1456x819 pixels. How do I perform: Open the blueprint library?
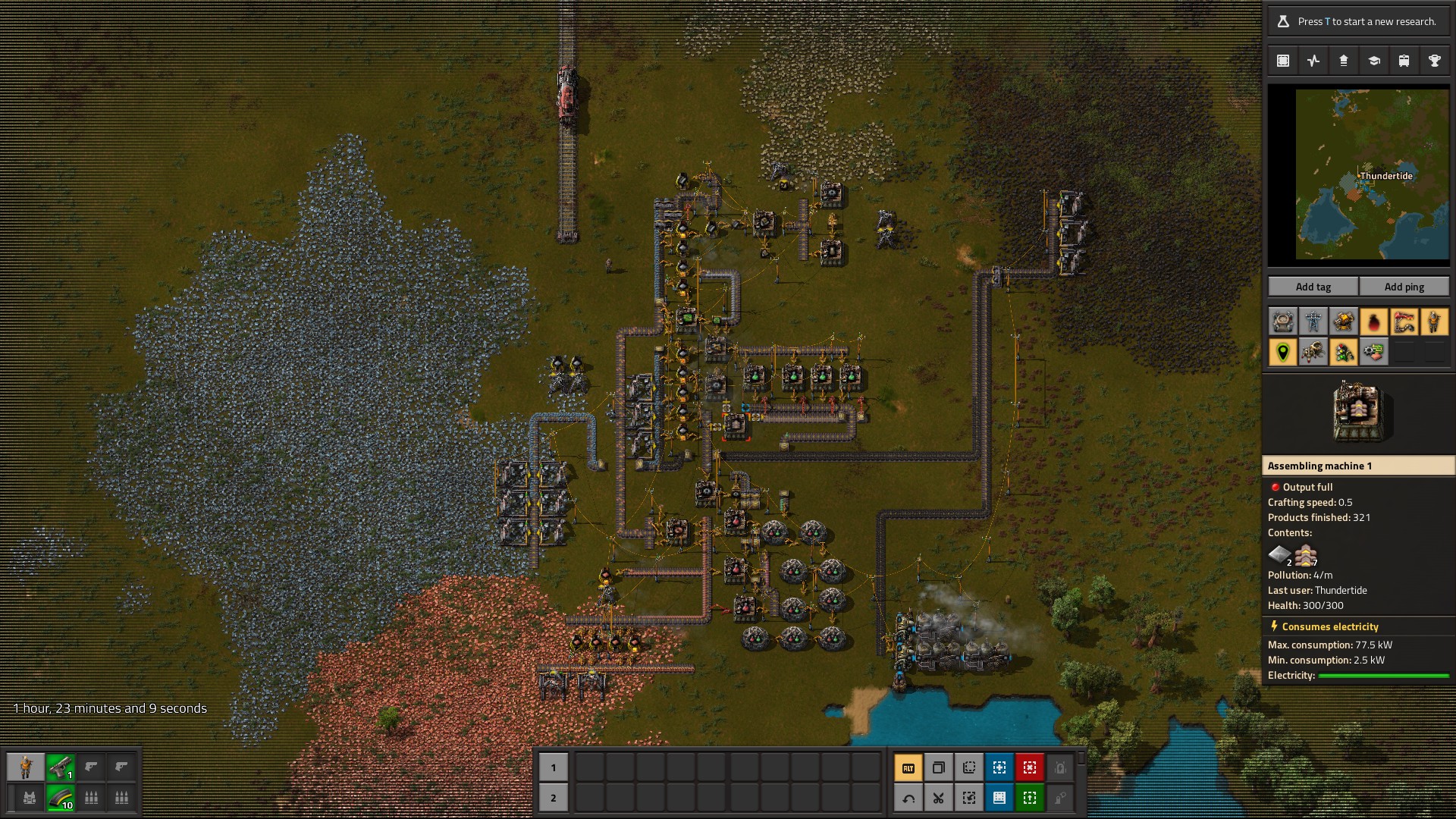coord(1282,60)
